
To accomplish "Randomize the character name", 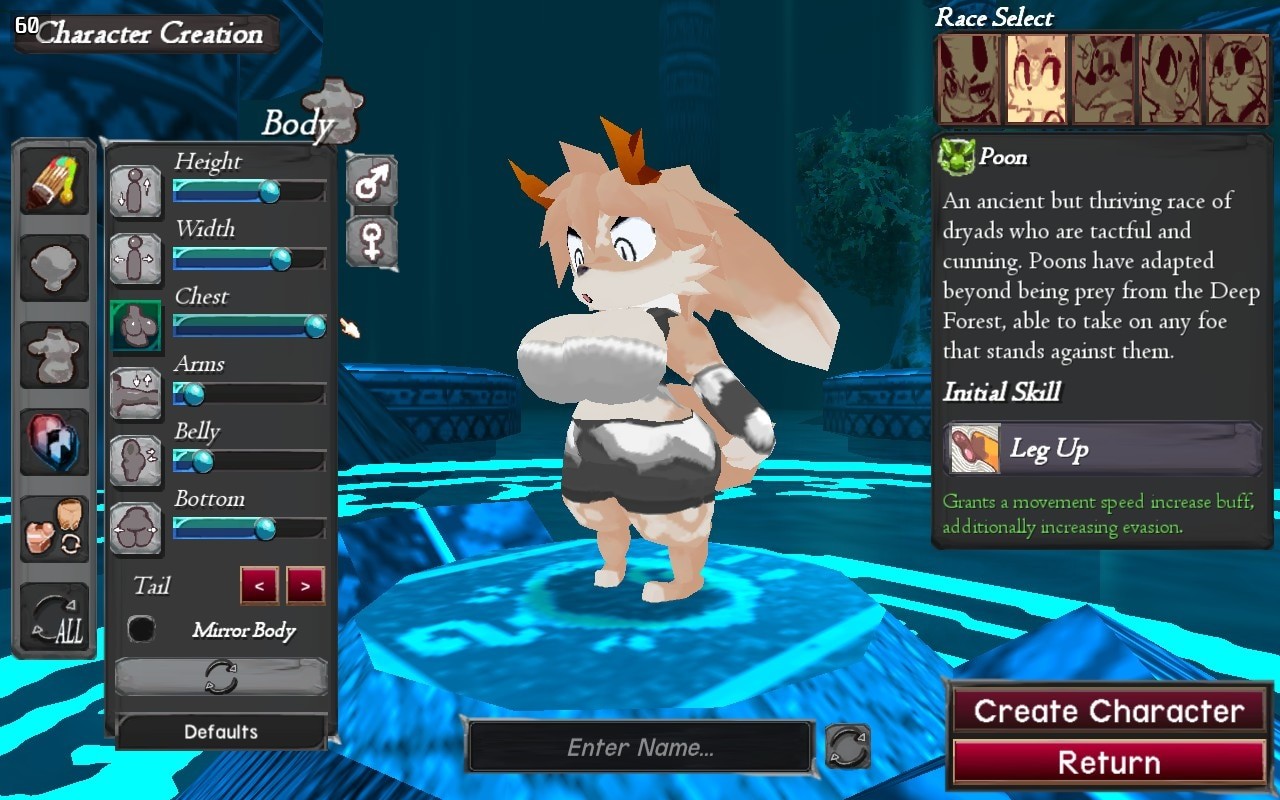I will [x=847, y=747].
